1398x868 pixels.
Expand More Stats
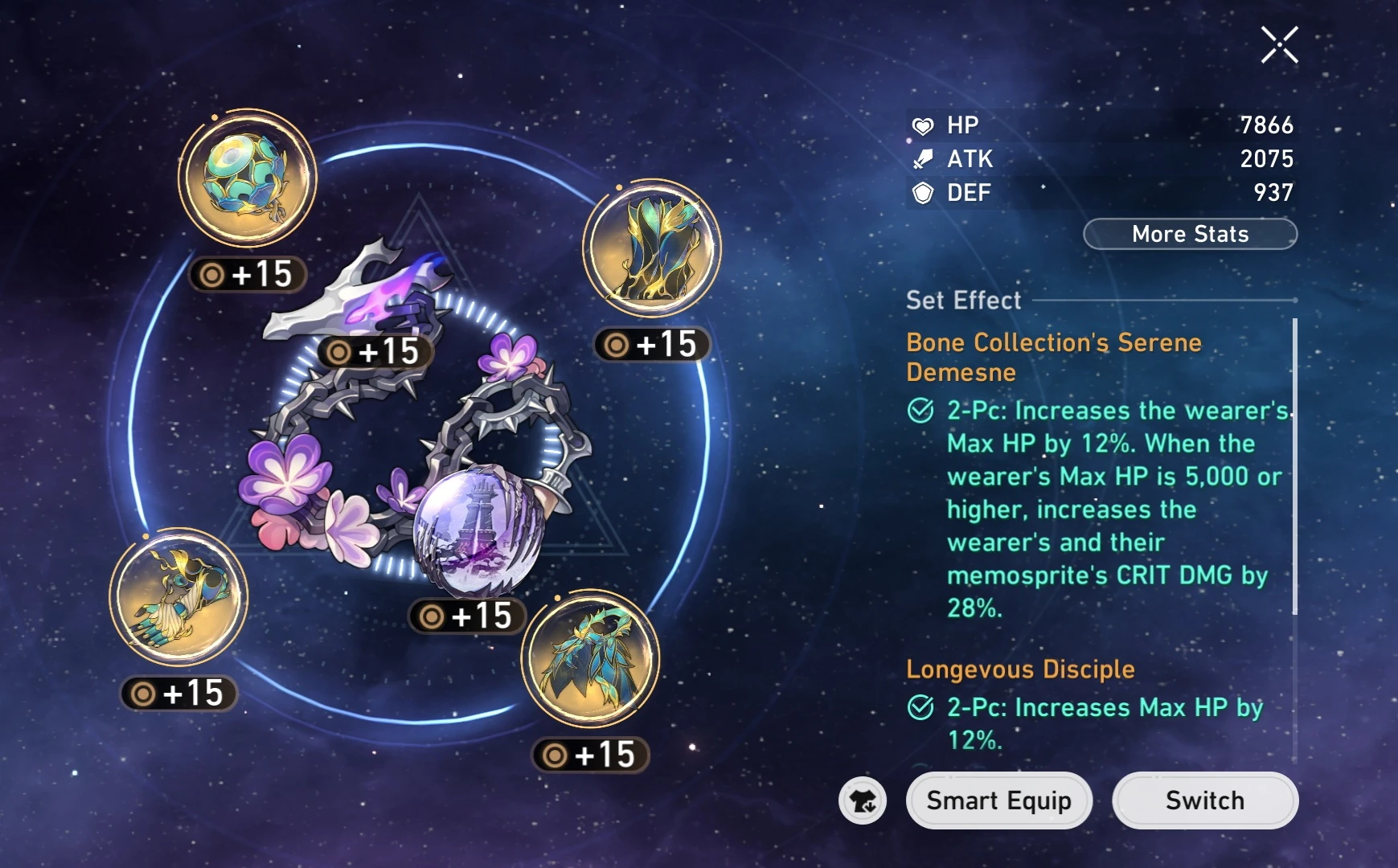point(1190,234)
